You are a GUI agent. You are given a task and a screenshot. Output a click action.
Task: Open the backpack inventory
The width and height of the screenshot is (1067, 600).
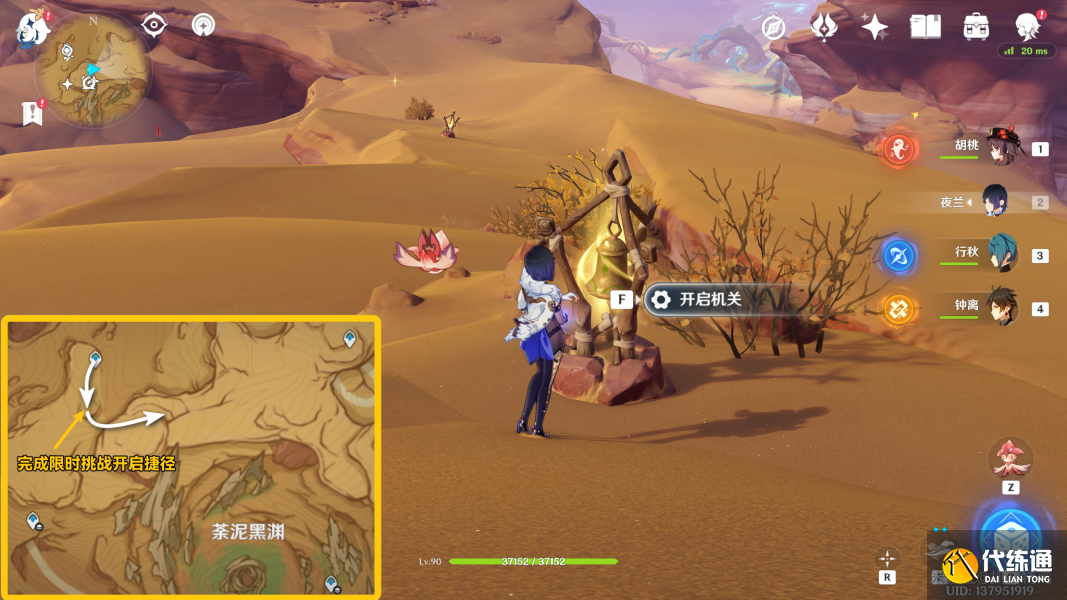click(976, 27)
